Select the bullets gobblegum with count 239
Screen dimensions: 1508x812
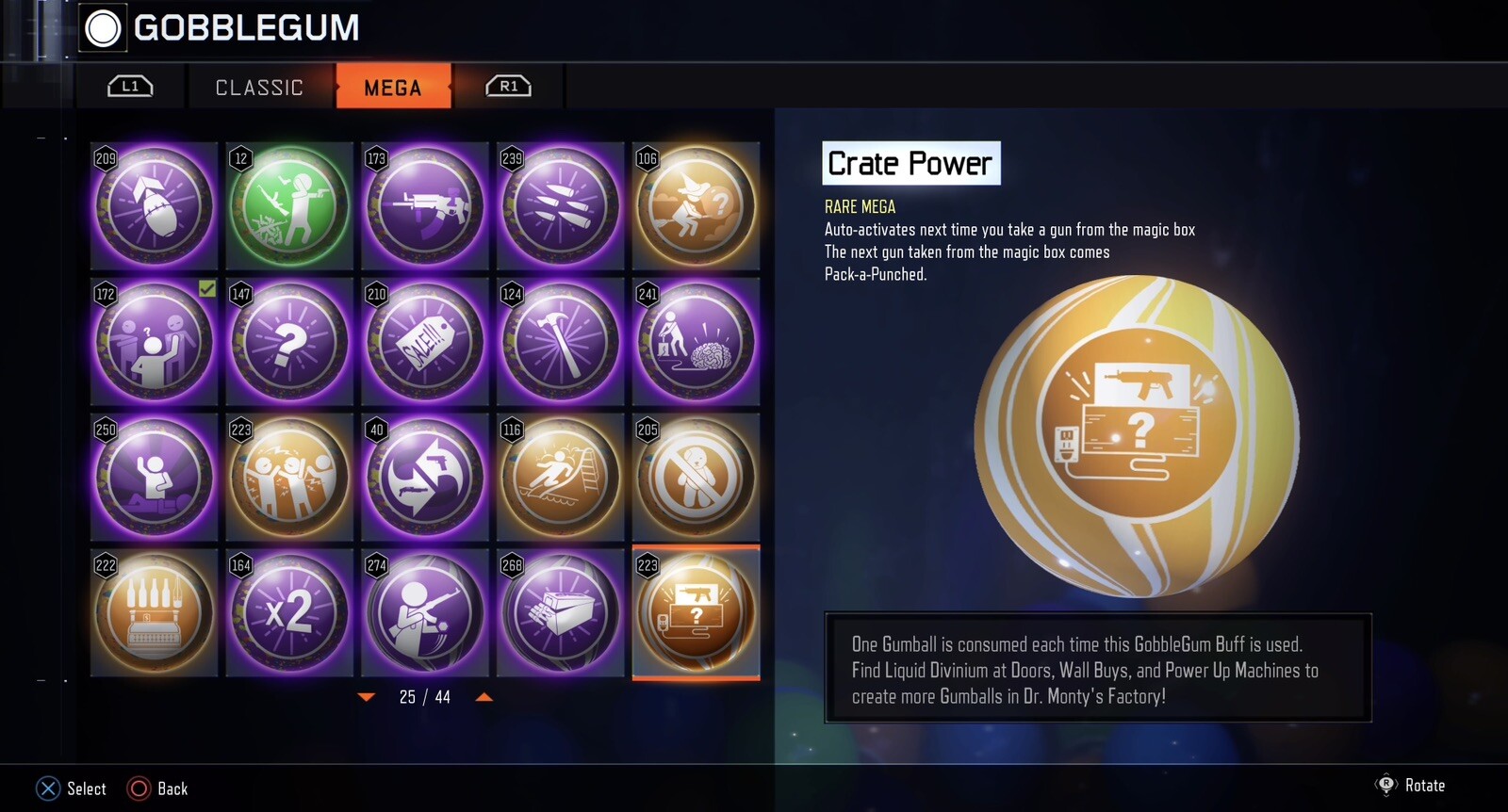(561, 206)
